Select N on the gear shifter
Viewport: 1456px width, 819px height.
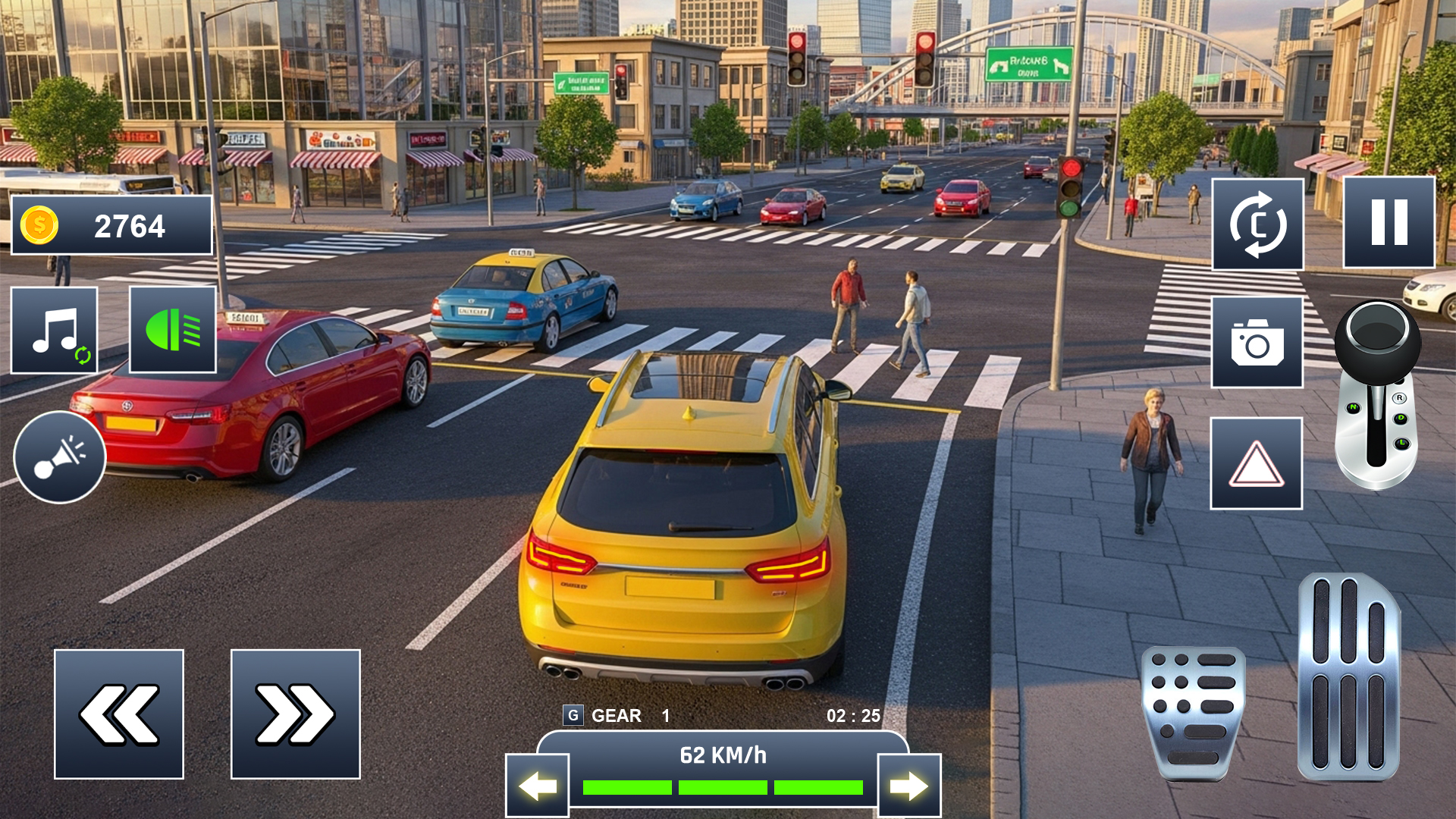tap(1353, 408)
